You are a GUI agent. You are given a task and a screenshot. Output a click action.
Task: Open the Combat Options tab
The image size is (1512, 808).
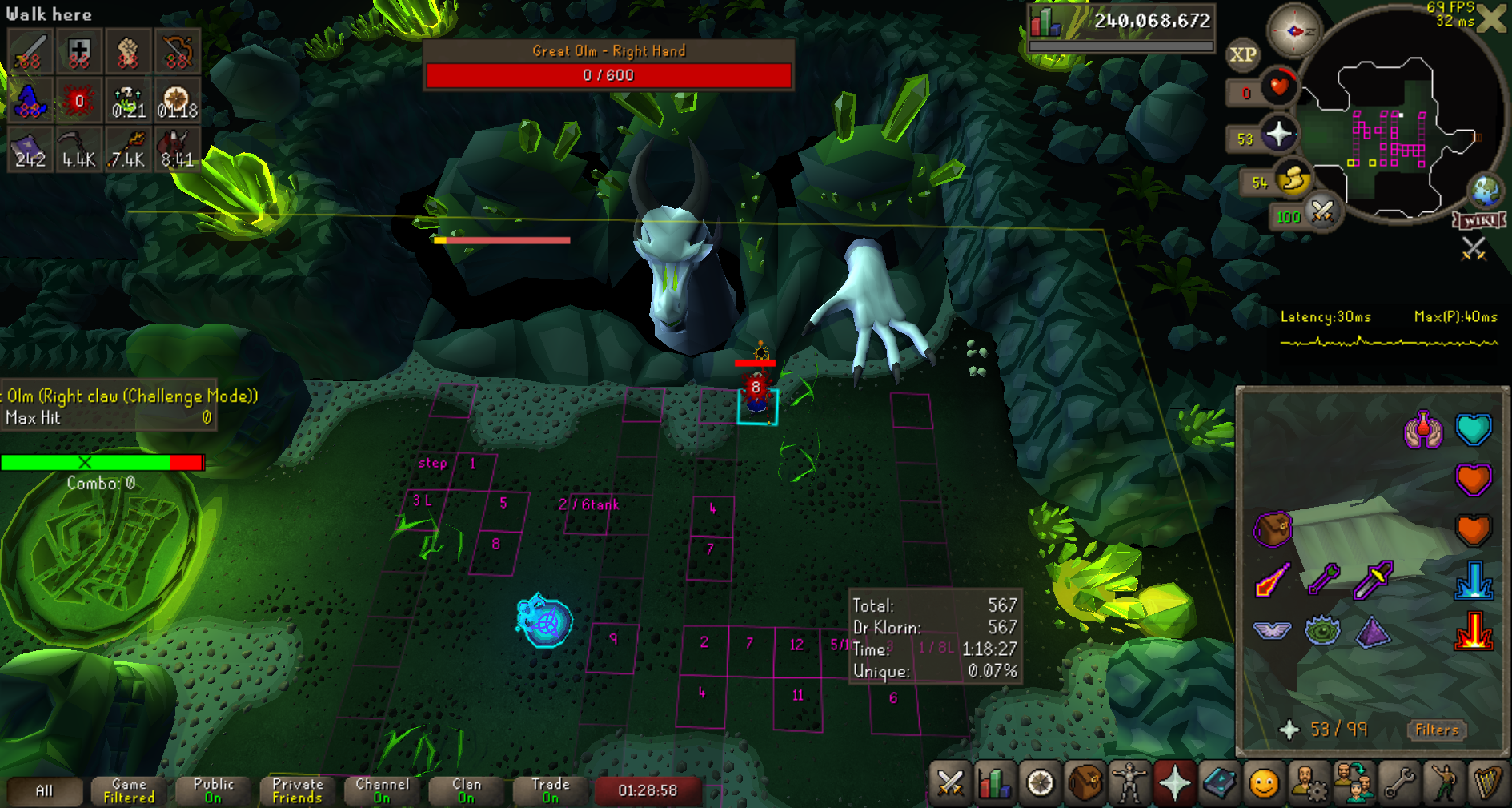coord(950,782)
